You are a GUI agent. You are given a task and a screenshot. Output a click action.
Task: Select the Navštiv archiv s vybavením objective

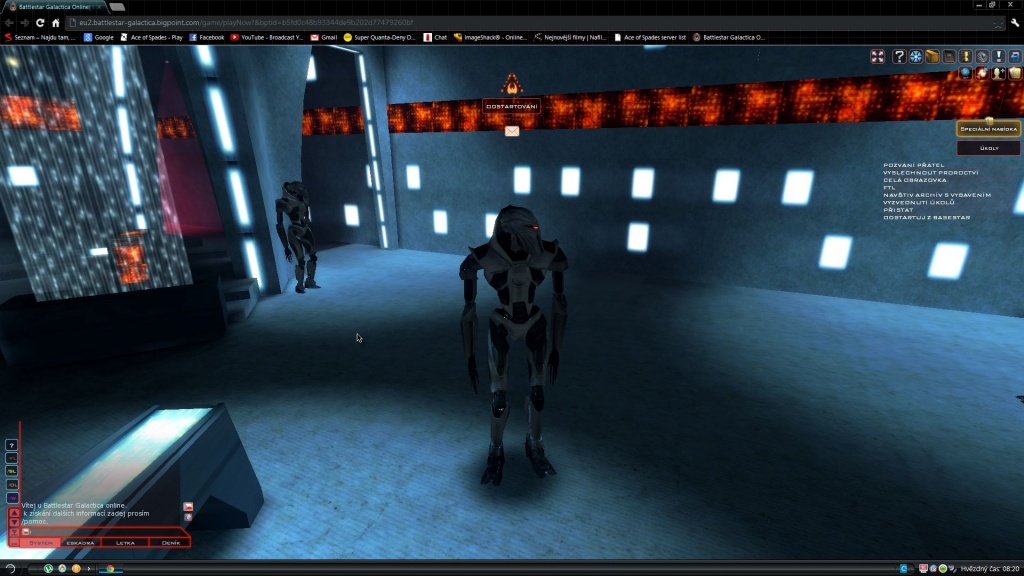tap(937, 195)
